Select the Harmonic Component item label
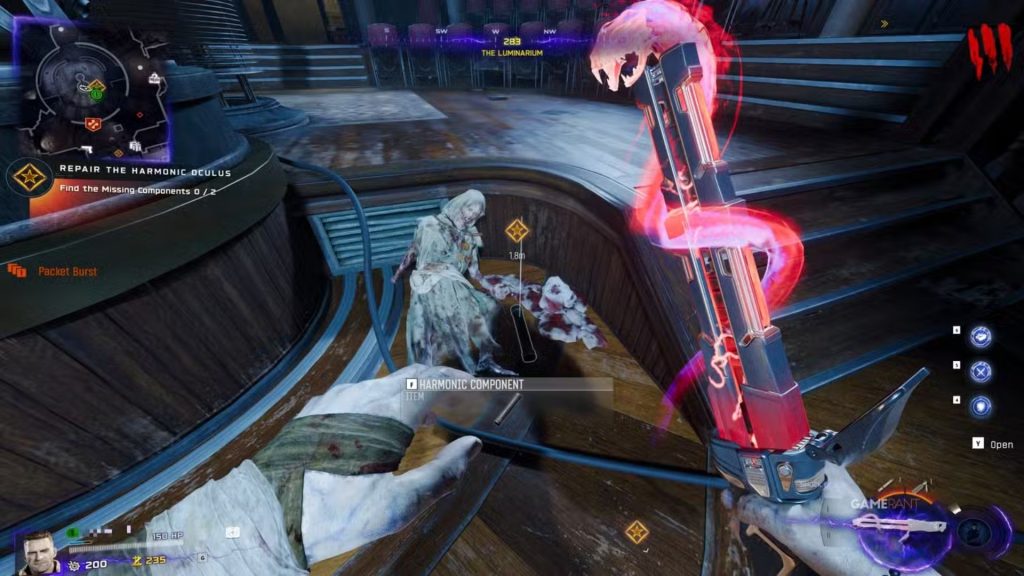 471,384
